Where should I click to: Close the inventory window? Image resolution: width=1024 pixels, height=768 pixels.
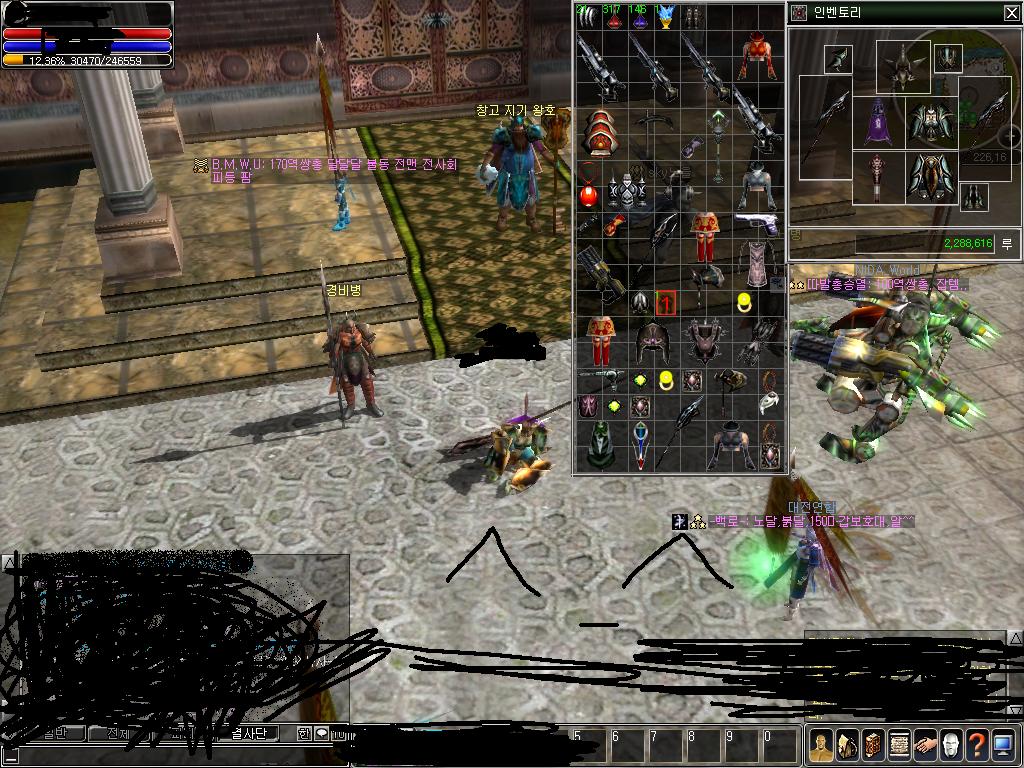(x=1011, y=13)
